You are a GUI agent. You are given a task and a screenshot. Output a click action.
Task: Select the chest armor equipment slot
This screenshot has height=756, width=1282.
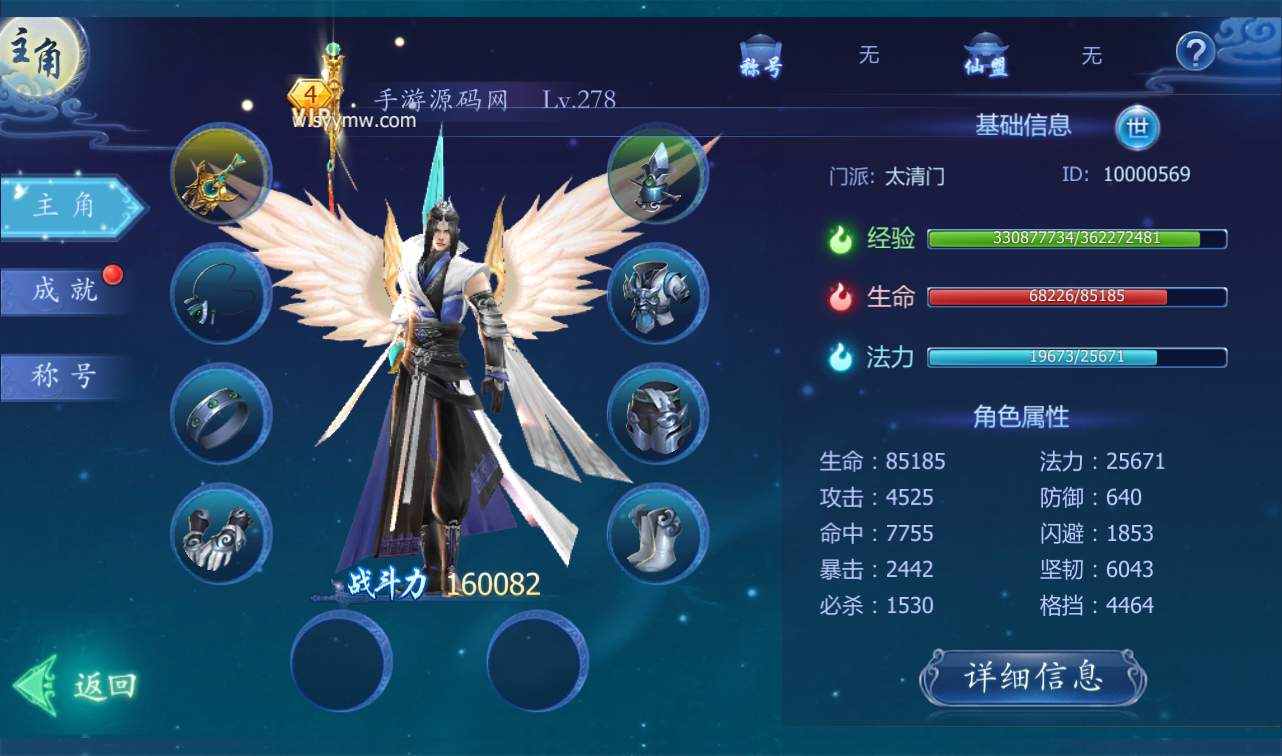coord(658,294)
